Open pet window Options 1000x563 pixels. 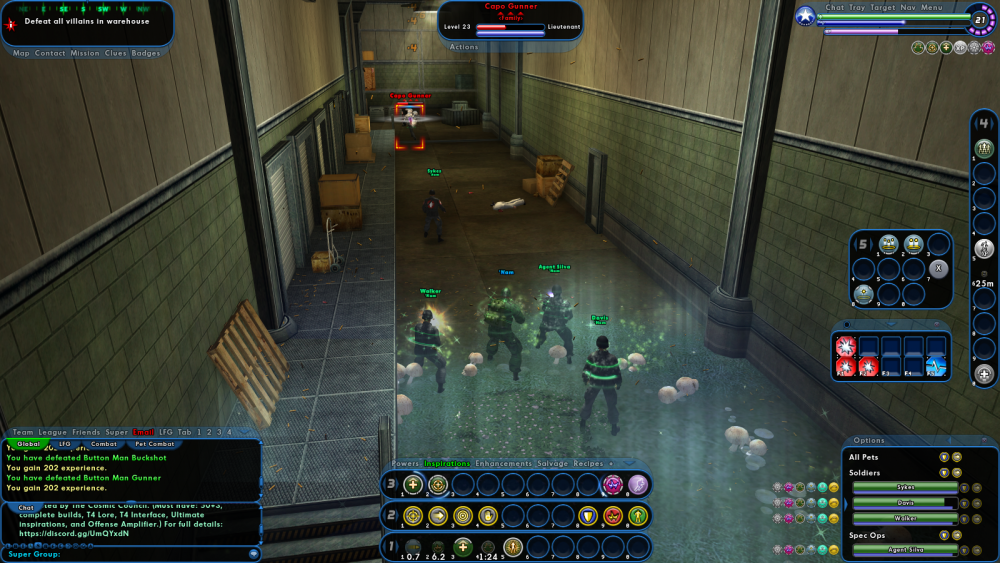pos(869,440)
